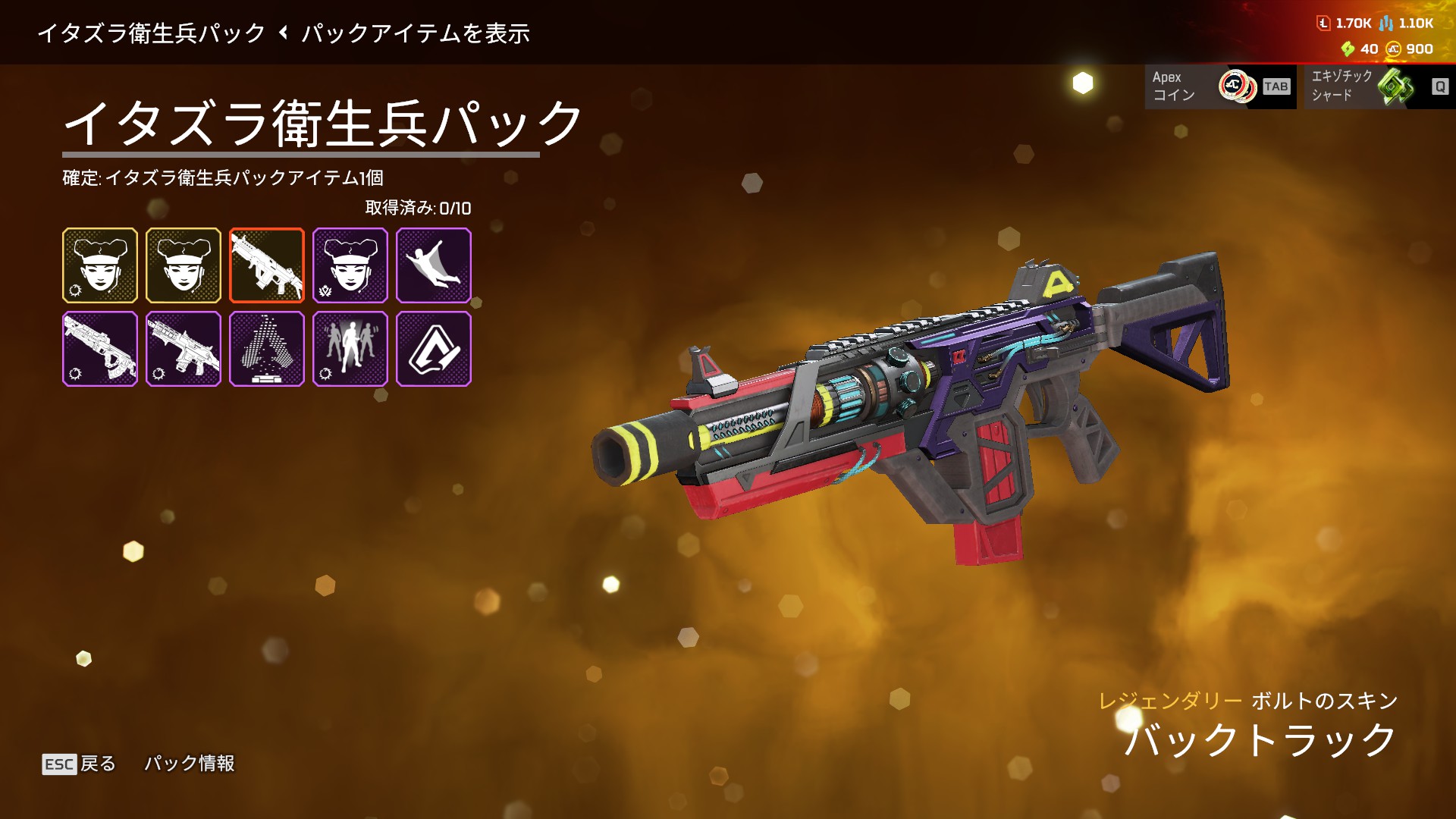Open the エキゾチックシャード button
The height and width of the screenshot is (819, 1456).
(1379, 86)
